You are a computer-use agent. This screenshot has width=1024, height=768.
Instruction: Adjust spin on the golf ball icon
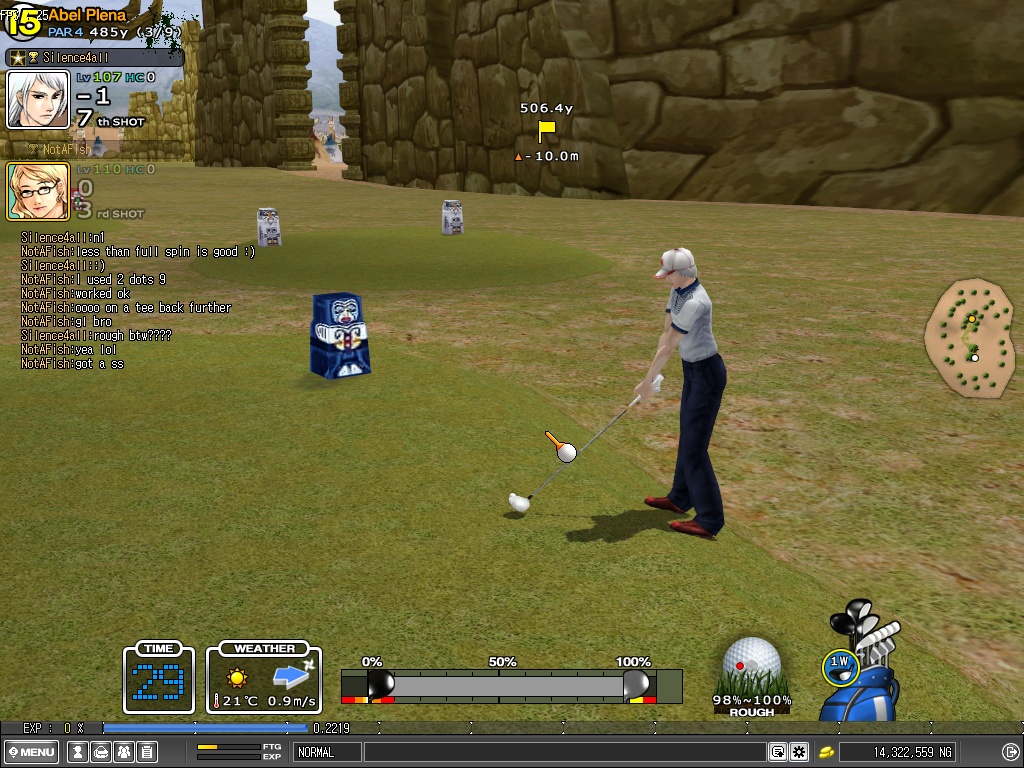751,662
